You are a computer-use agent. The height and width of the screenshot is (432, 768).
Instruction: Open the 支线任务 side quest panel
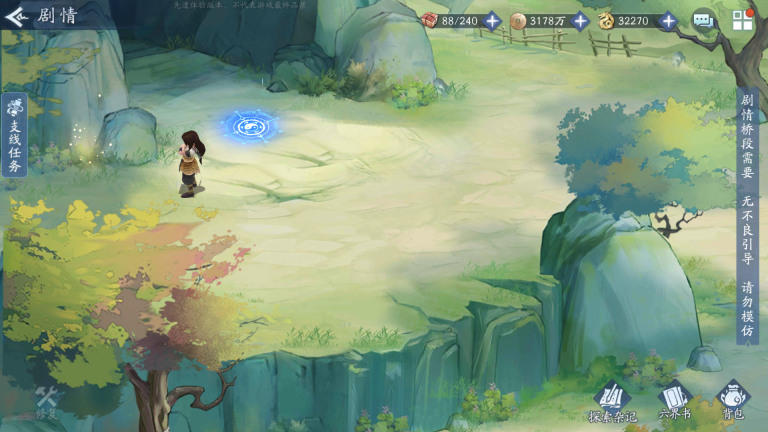click(x=15, y=135)
